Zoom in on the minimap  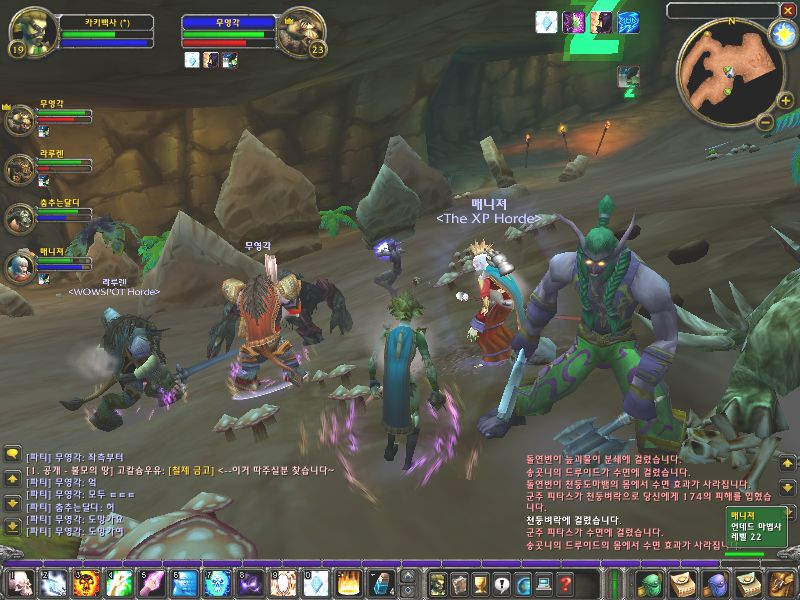point(785,101)
